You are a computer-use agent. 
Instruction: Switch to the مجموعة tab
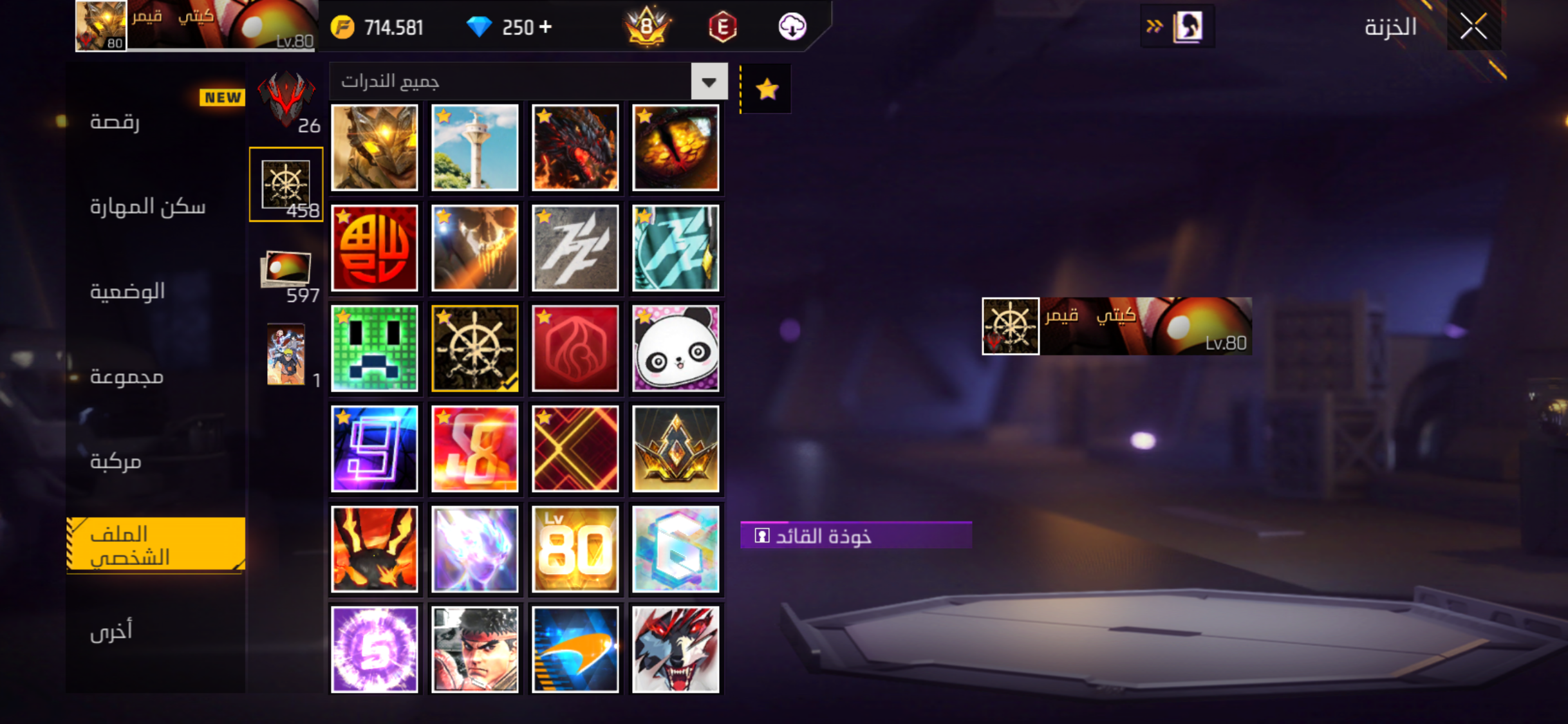[x=127, y=376]
